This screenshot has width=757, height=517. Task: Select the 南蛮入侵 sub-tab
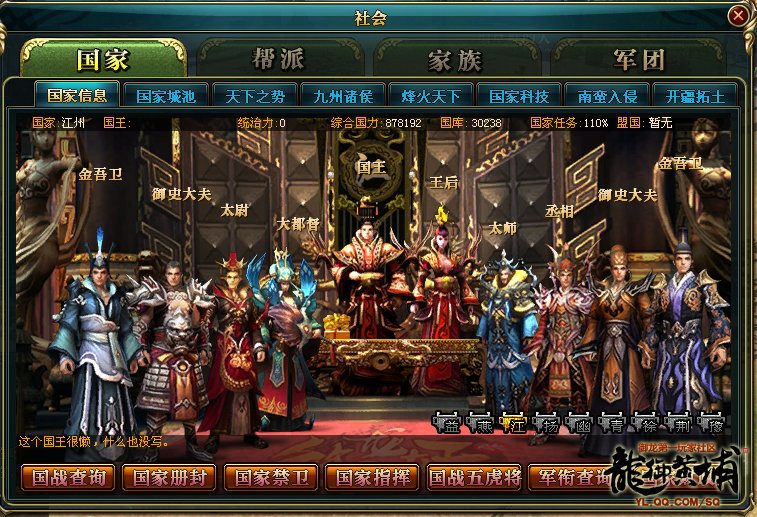(x=606, y=96)
